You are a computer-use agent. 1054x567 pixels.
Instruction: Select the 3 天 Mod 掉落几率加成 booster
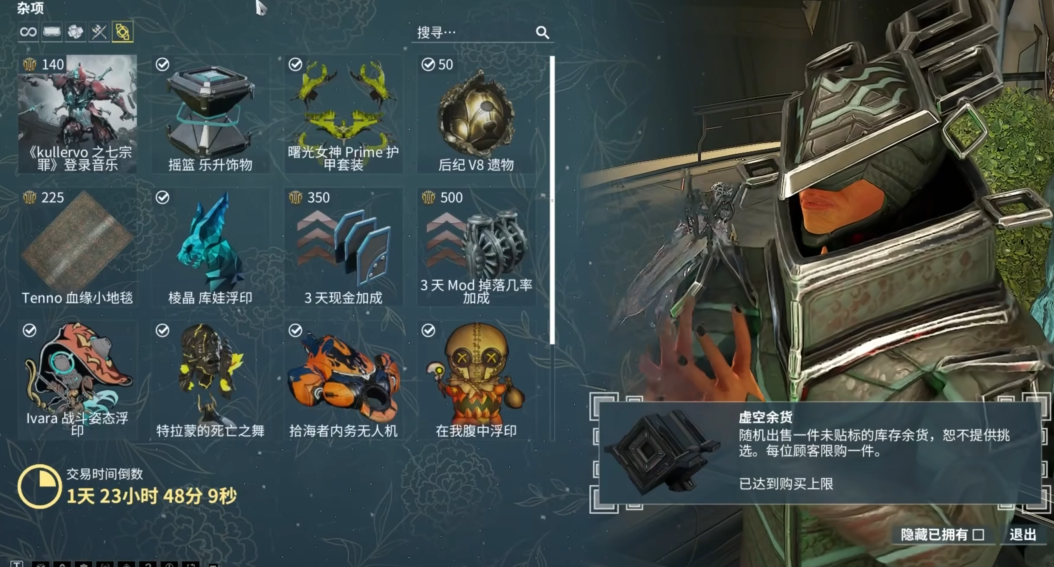tap(476, 247)
